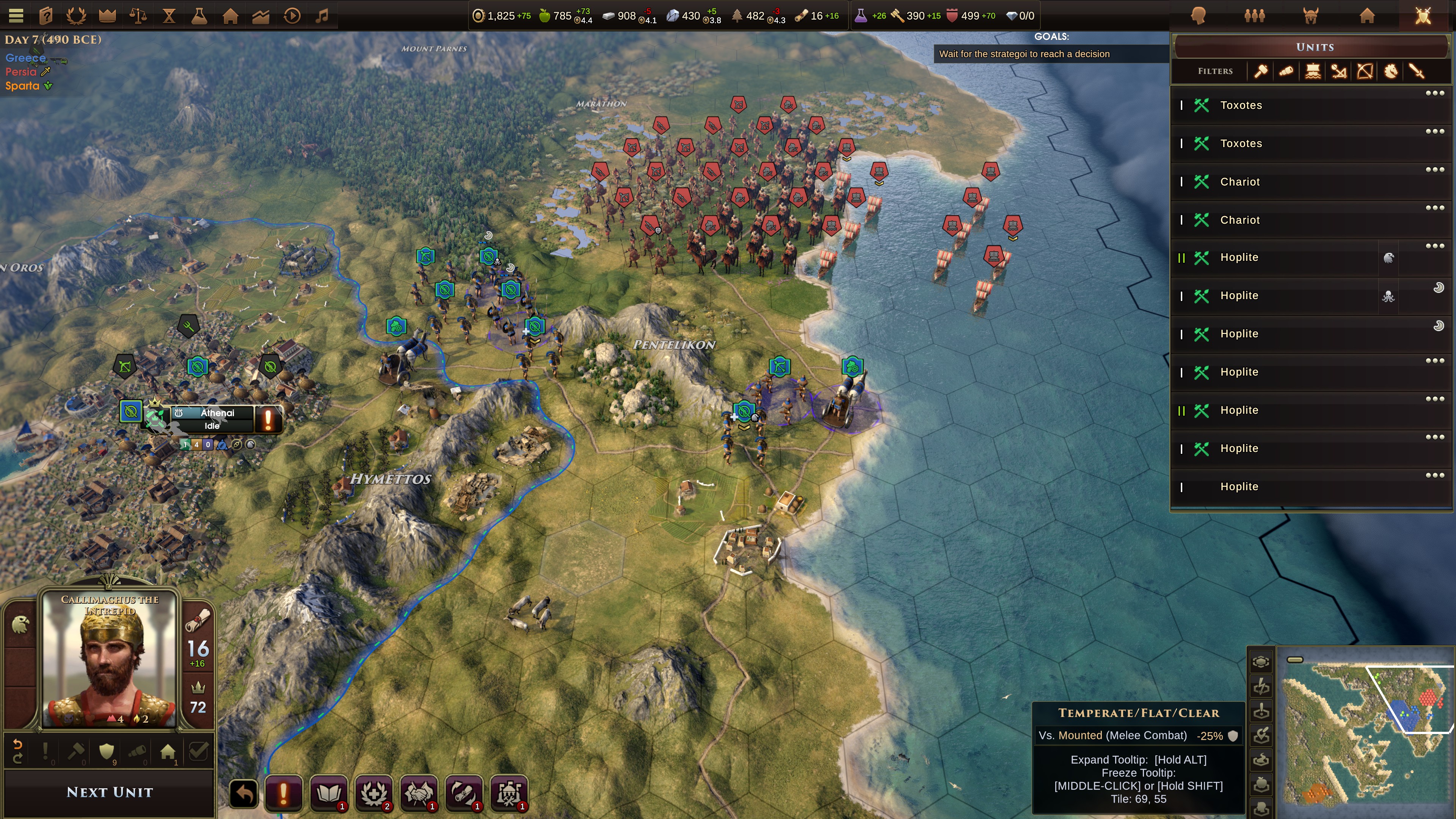
Task: Open the hamburger menu at top left
Action: coord(16,15)
